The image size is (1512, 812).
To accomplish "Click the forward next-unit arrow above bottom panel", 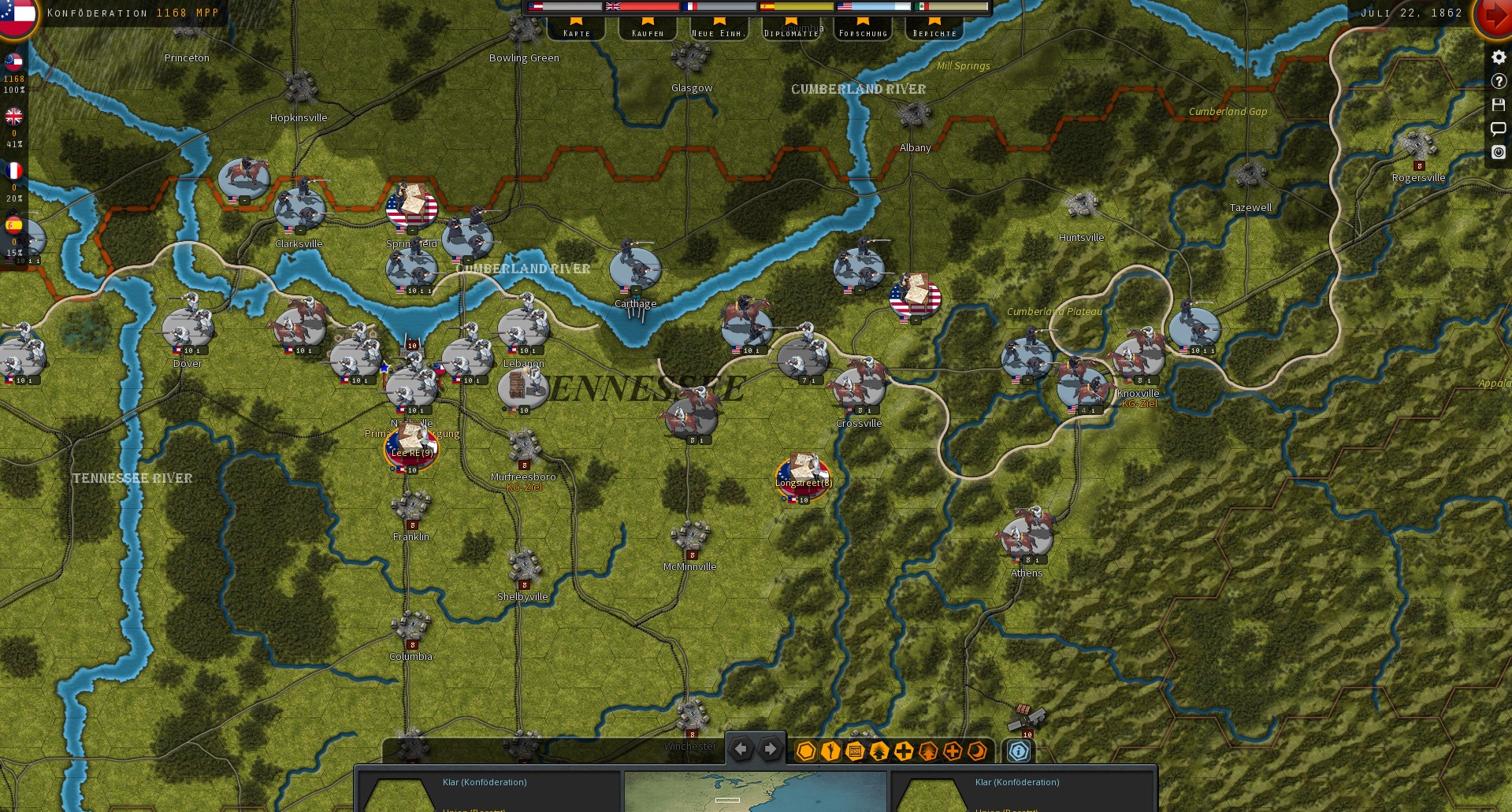I will pos(769,749).
